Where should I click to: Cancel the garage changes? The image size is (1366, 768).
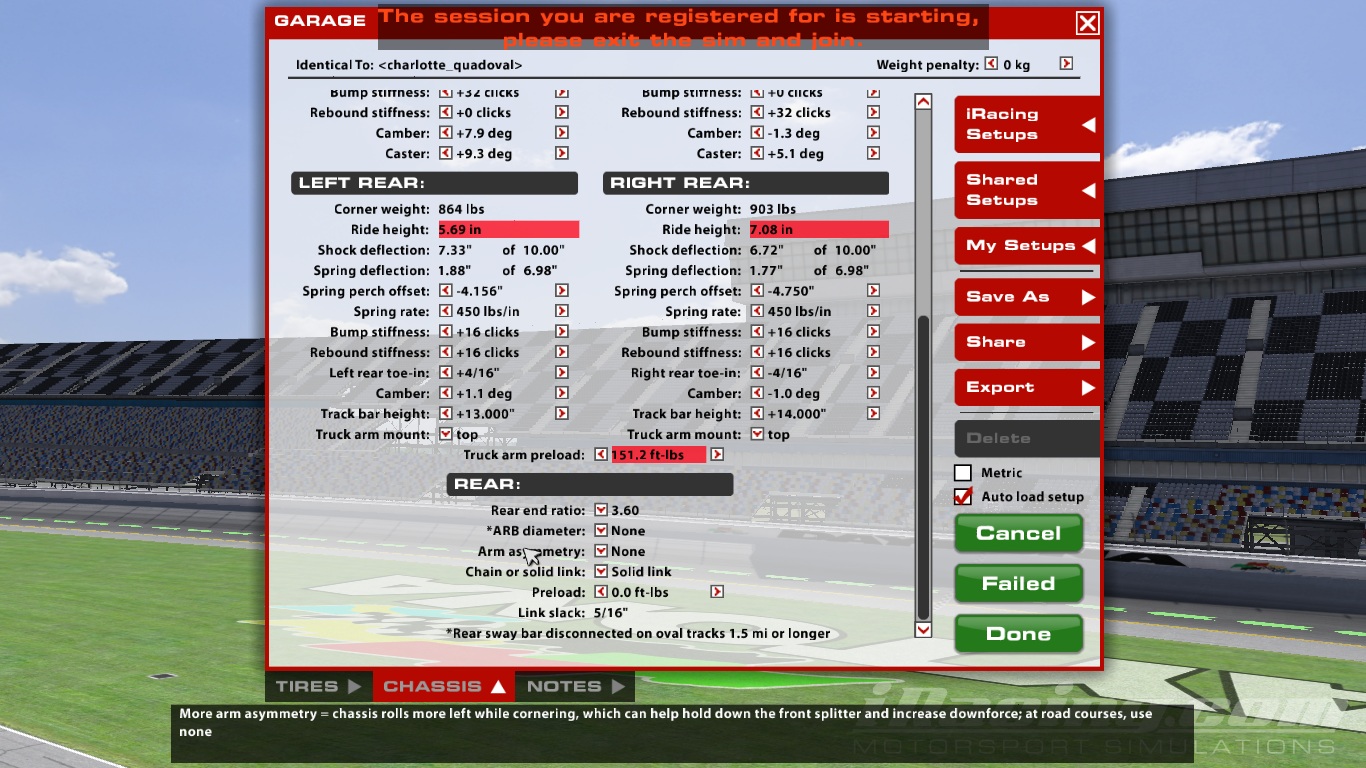(x=1018, y=533)
